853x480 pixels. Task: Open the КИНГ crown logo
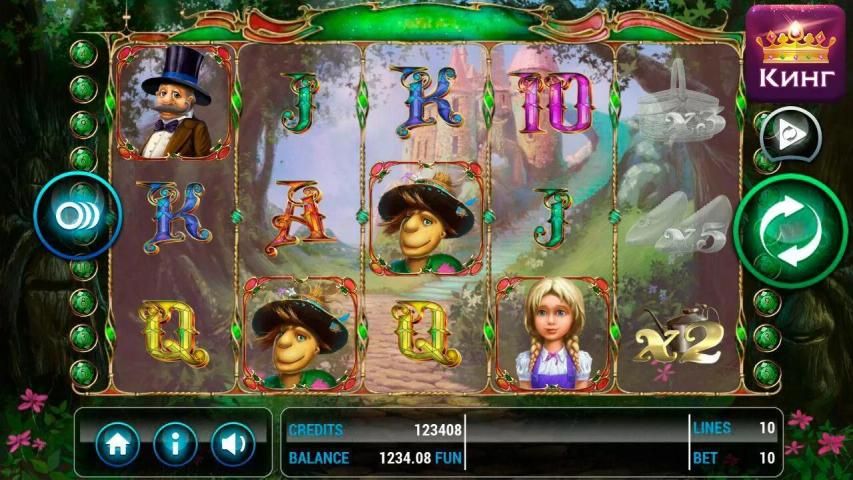click(796, 52)
